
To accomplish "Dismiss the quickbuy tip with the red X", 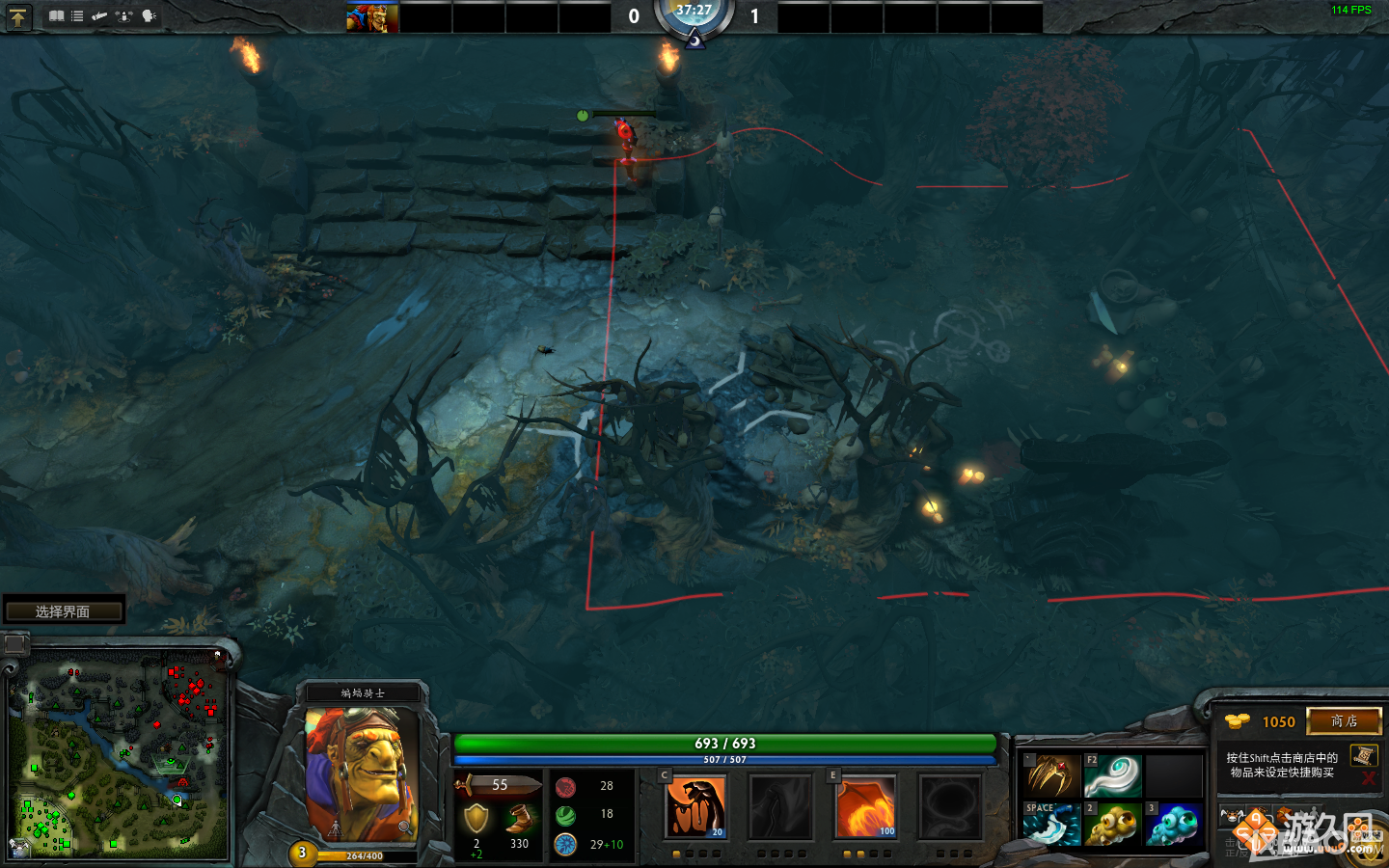I will click(1368, 778).
